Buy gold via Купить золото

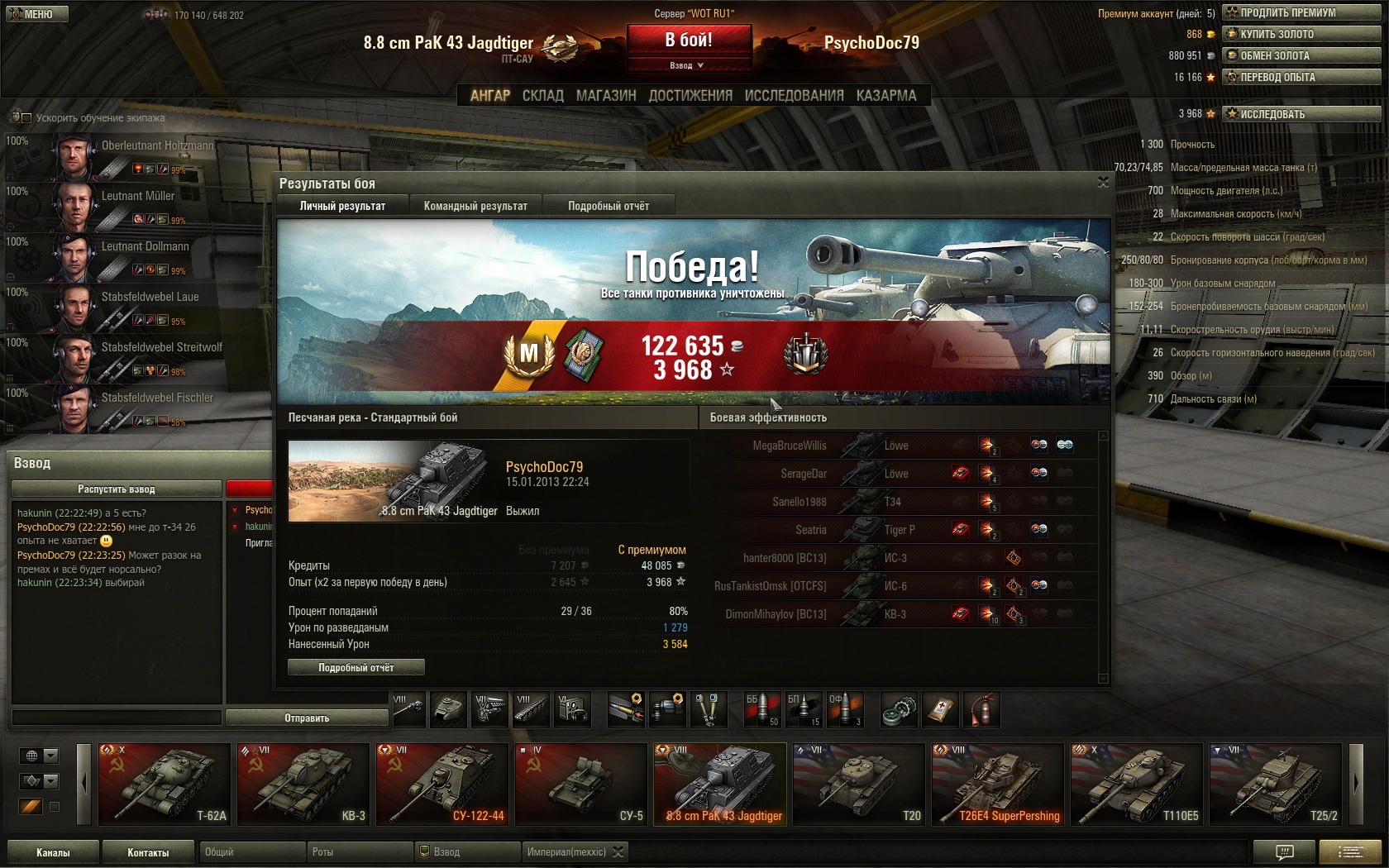[1301, 34]
